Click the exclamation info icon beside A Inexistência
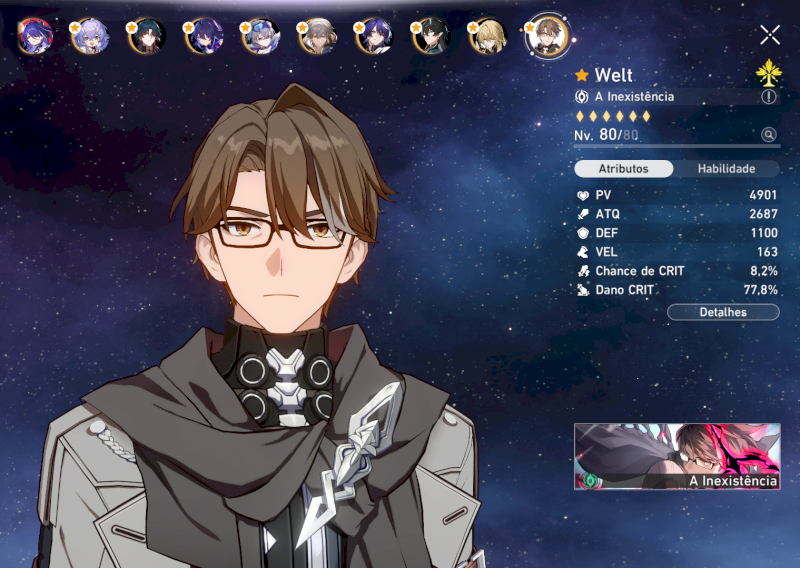Image resolution: width=800 pixels, height=568 pixels. pos(768,97)
